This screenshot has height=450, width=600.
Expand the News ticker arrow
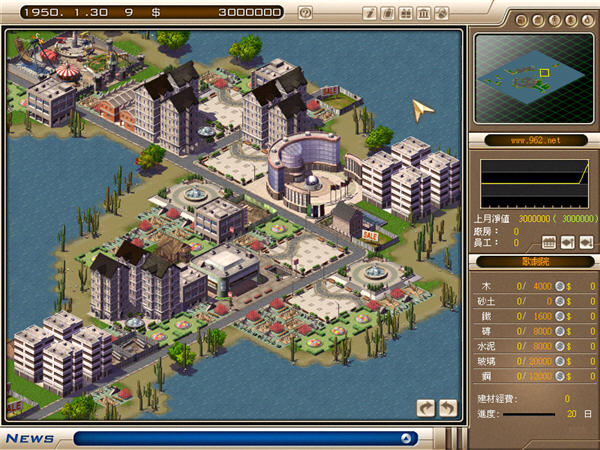tap(407, 438)
